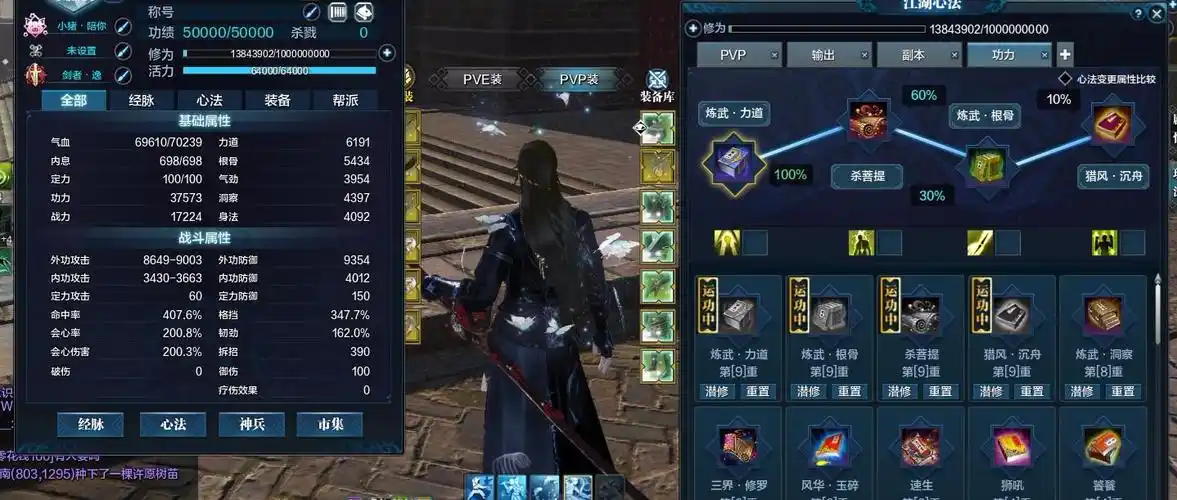Toggle 心法变更属性比较 comparison option

pyautogui.click(x=1065, y=78)
